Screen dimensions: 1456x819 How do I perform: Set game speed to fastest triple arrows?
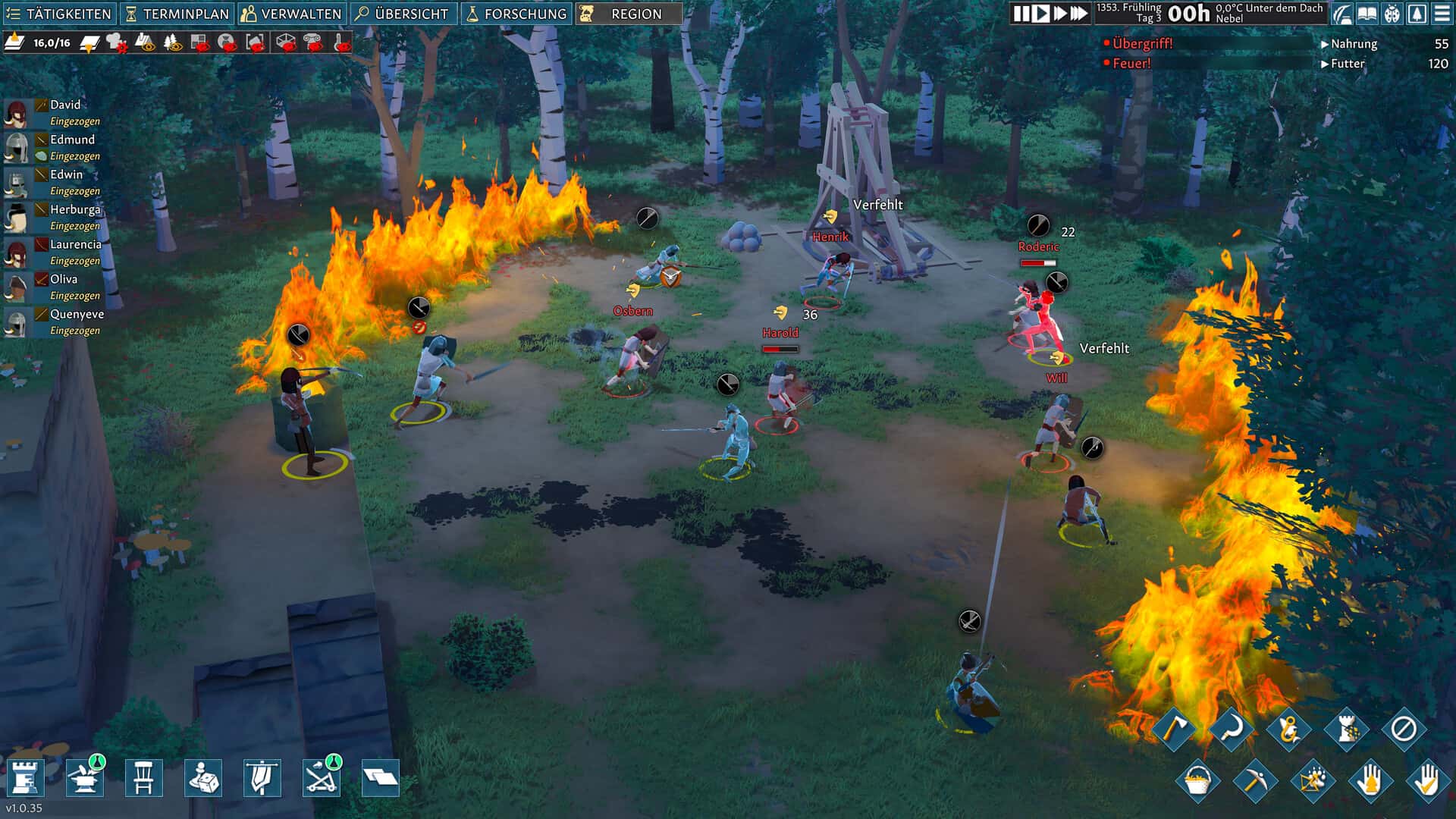(x=1079, y=14)
